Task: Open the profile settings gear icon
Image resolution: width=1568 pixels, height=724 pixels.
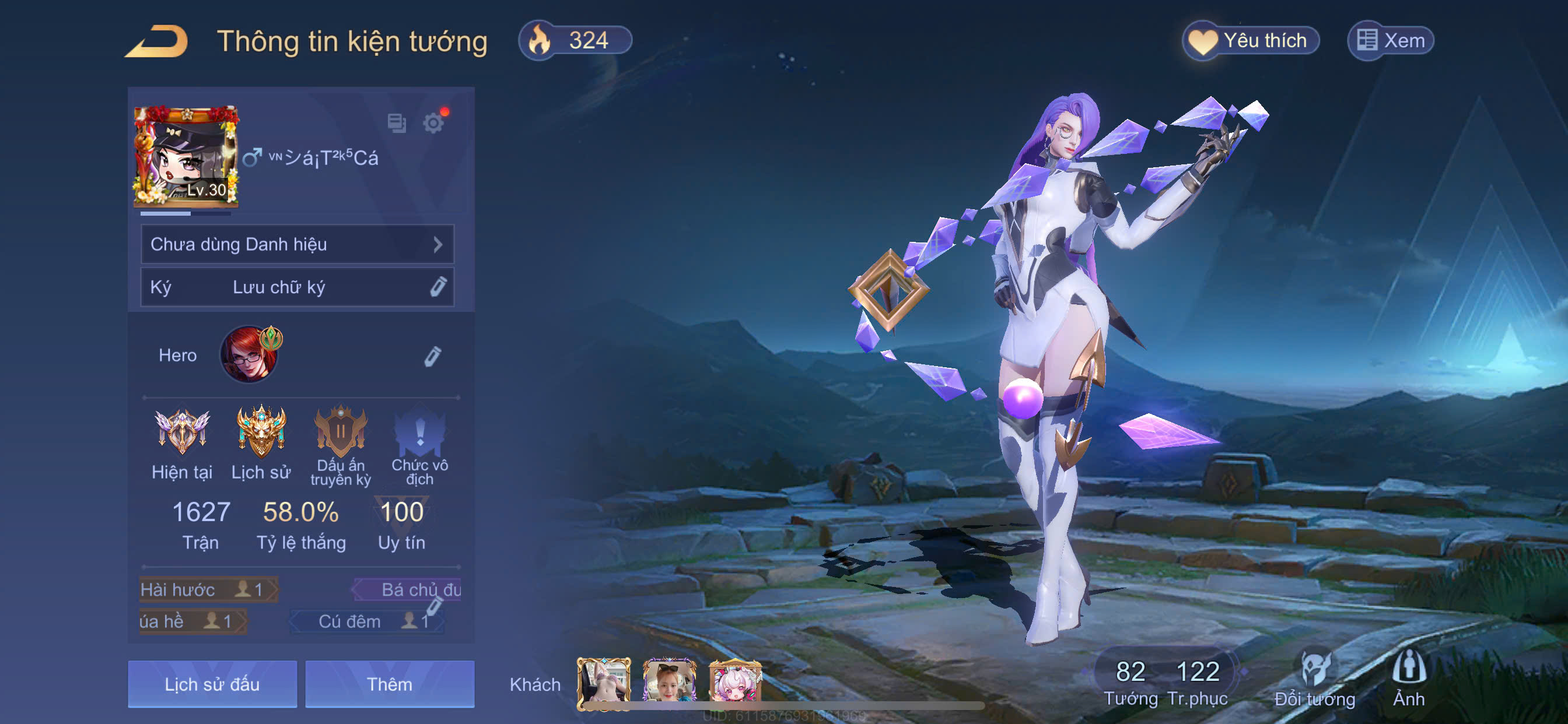Action: pos(433,123)
